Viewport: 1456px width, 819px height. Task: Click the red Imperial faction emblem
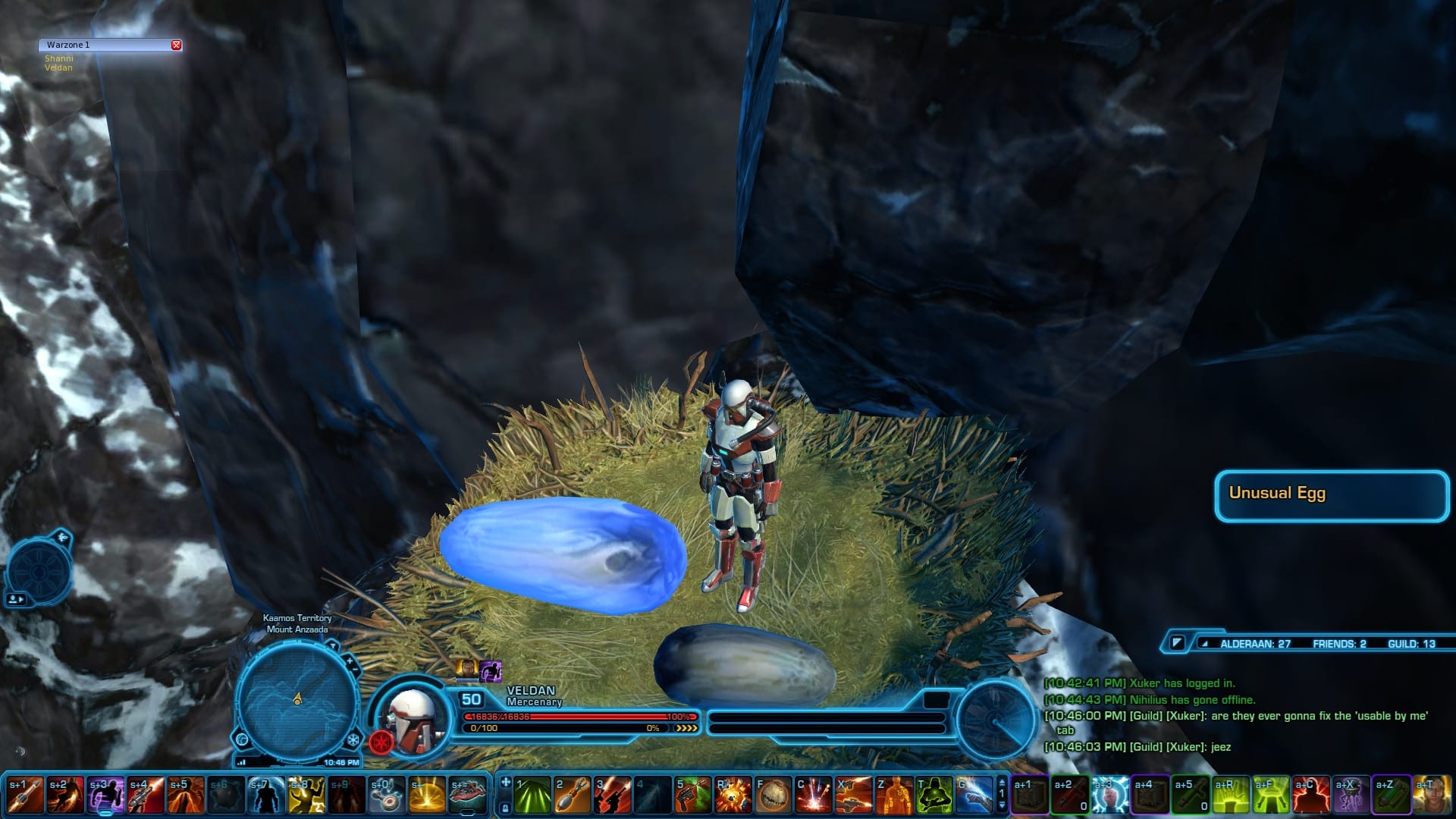[381, 741]
